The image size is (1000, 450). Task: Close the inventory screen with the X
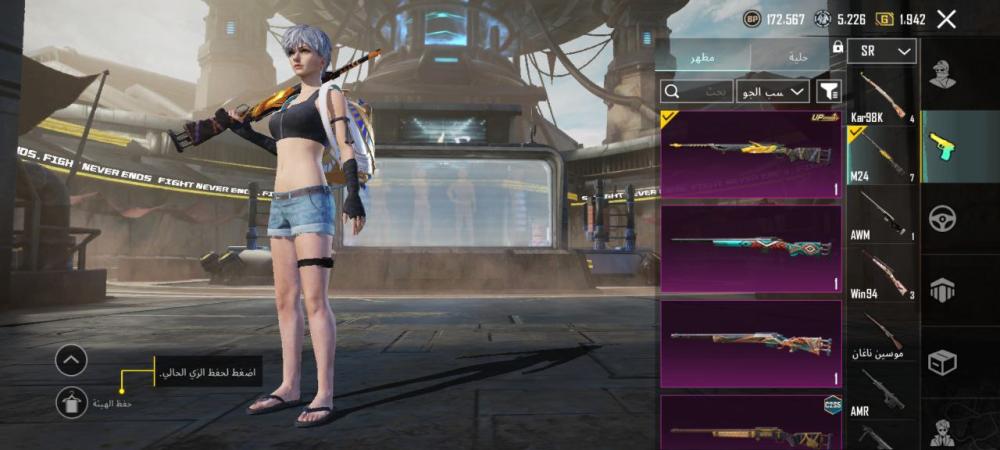click(947, 19)
